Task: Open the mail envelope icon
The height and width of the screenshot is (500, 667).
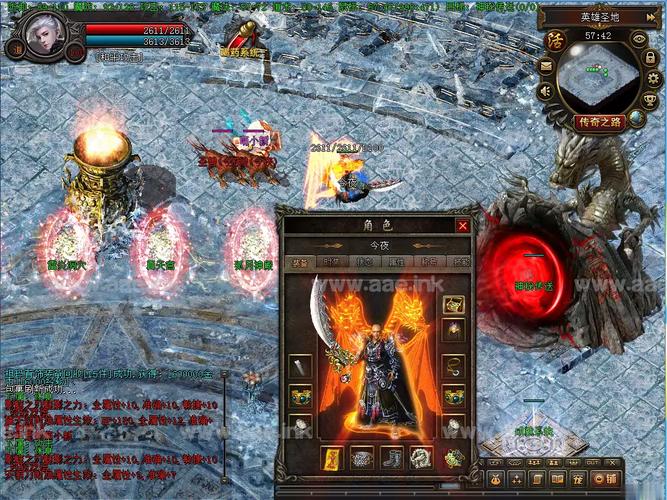Action: 546,65
